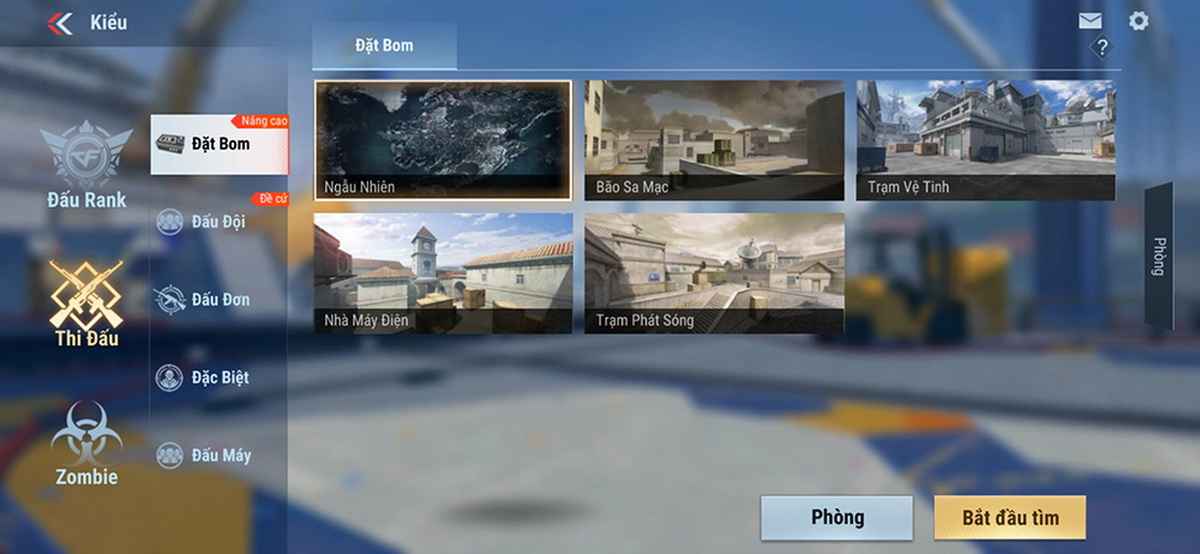This screenshot has height=554, width=1200.
Task: Choose the Đấu Đội mode
Action: coord(218,221)
